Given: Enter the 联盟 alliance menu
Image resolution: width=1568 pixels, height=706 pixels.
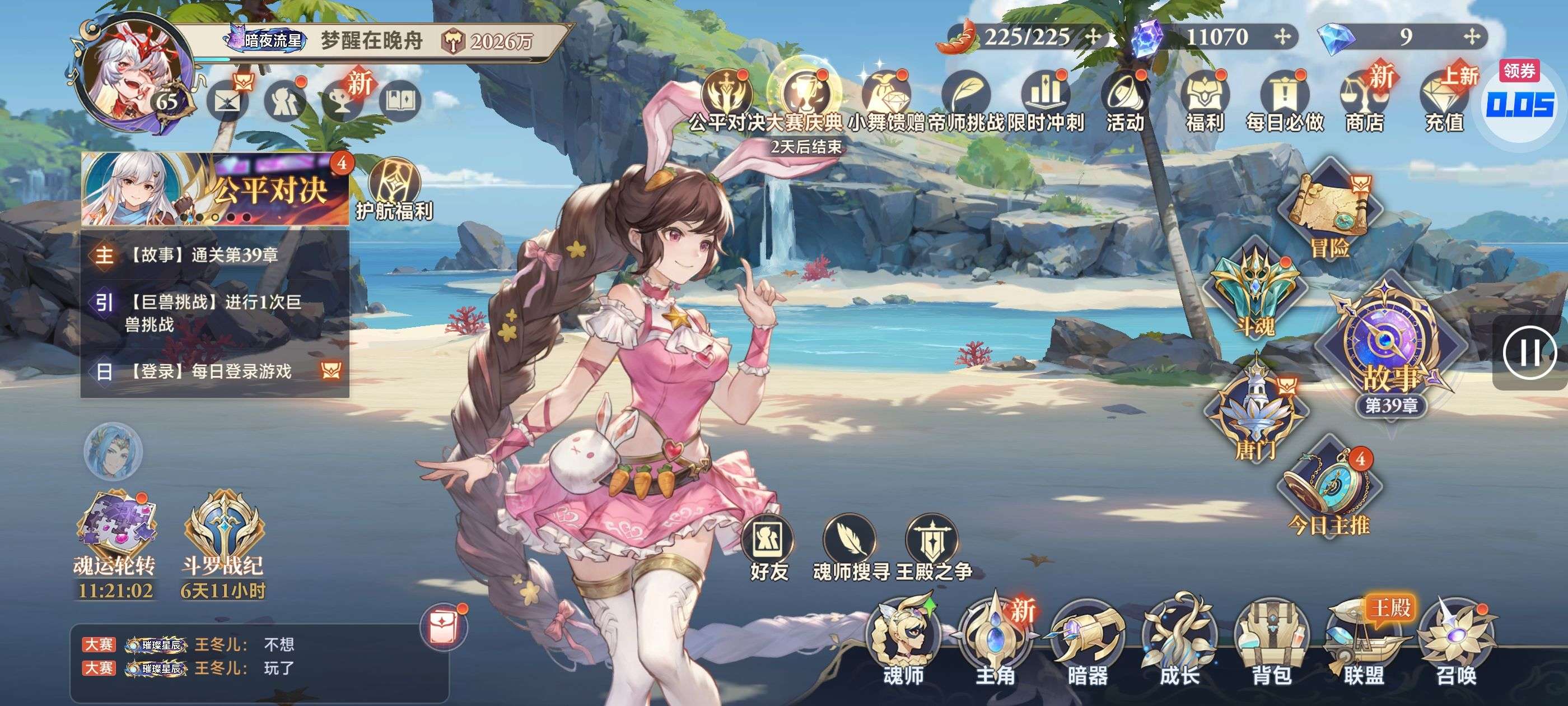Looking at the screenshot, I should coord(1364,643).
